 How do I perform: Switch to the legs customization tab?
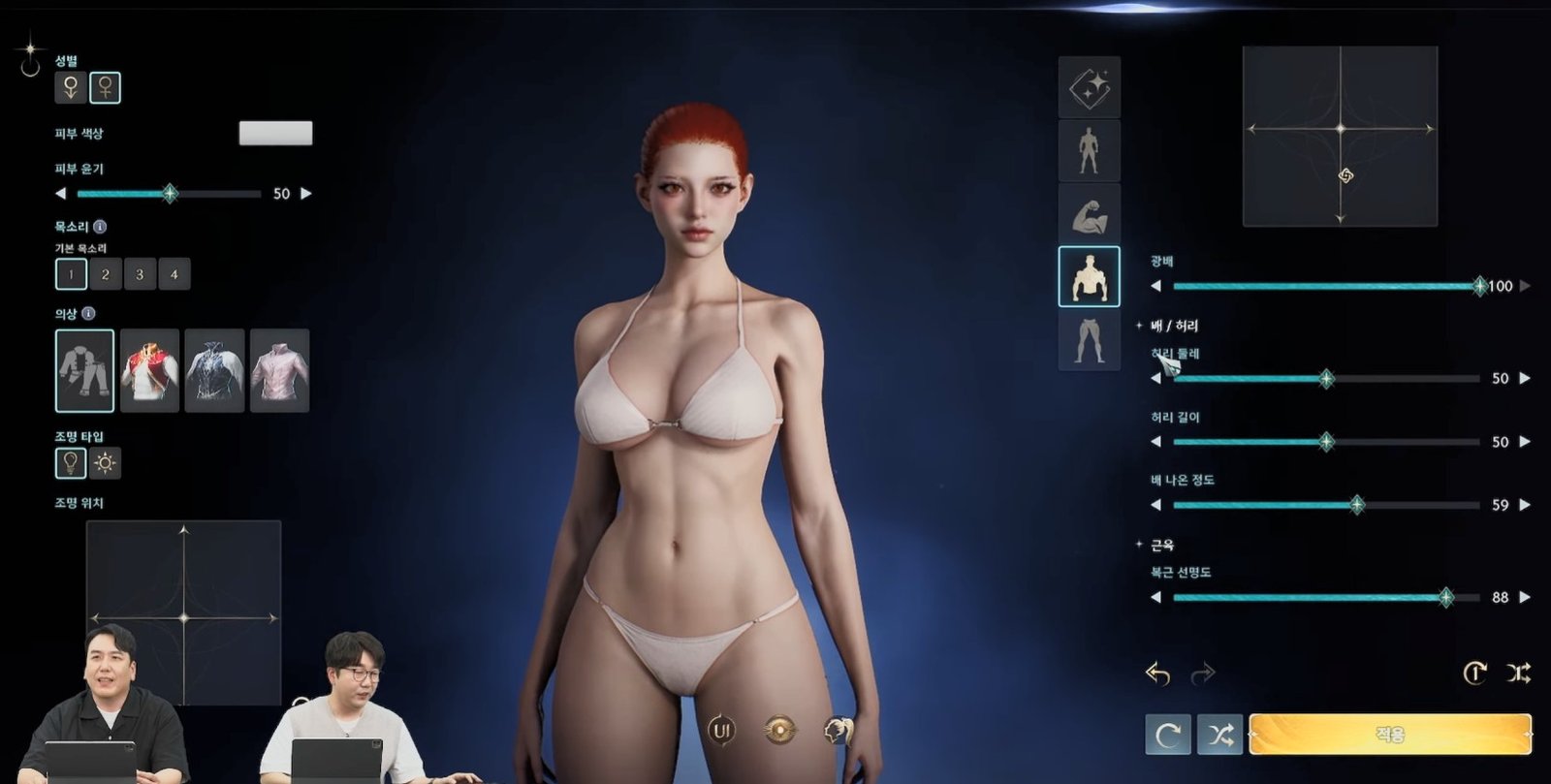pyautogui.click(x=1089, y=339)
